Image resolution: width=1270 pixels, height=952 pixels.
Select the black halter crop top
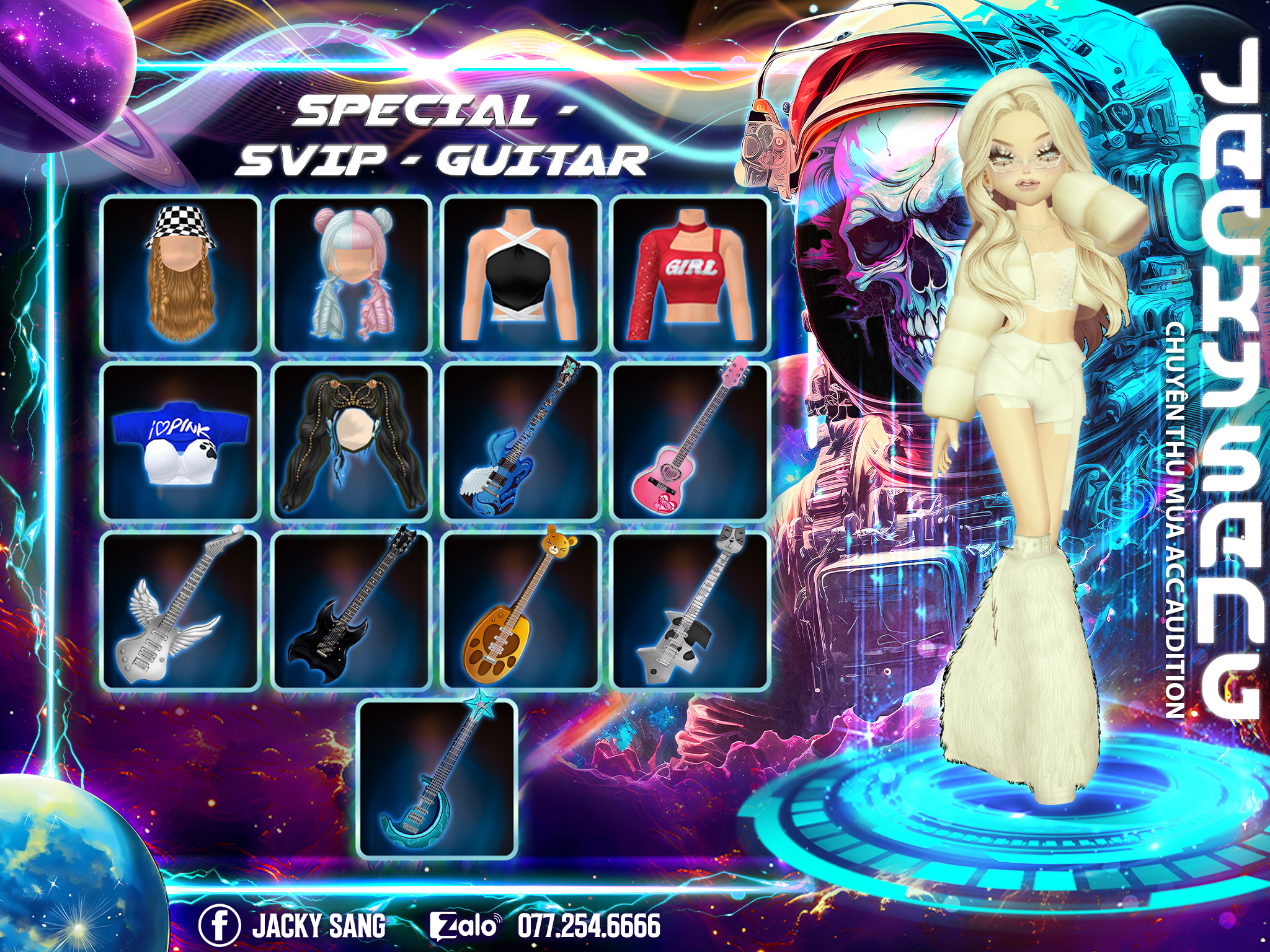[521, 276]
